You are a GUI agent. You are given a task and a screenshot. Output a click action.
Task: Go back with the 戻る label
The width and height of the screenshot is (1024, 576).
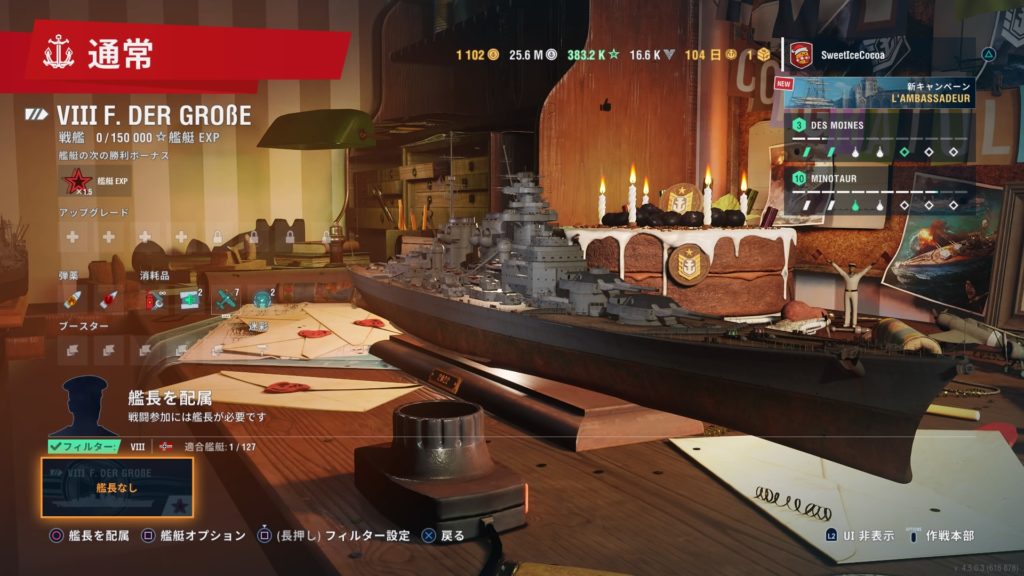pos(452,536)
